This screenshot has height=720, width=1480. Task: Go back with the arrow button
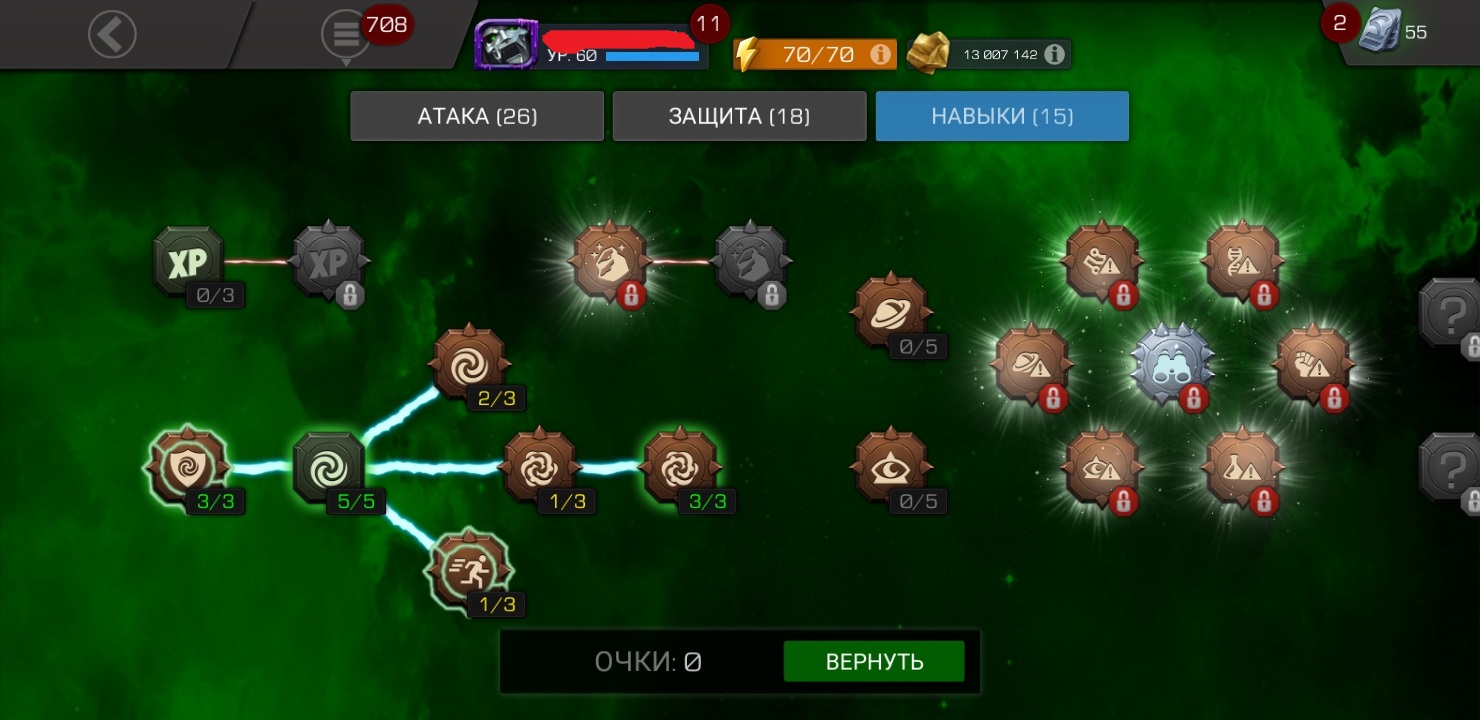point(112,36)
